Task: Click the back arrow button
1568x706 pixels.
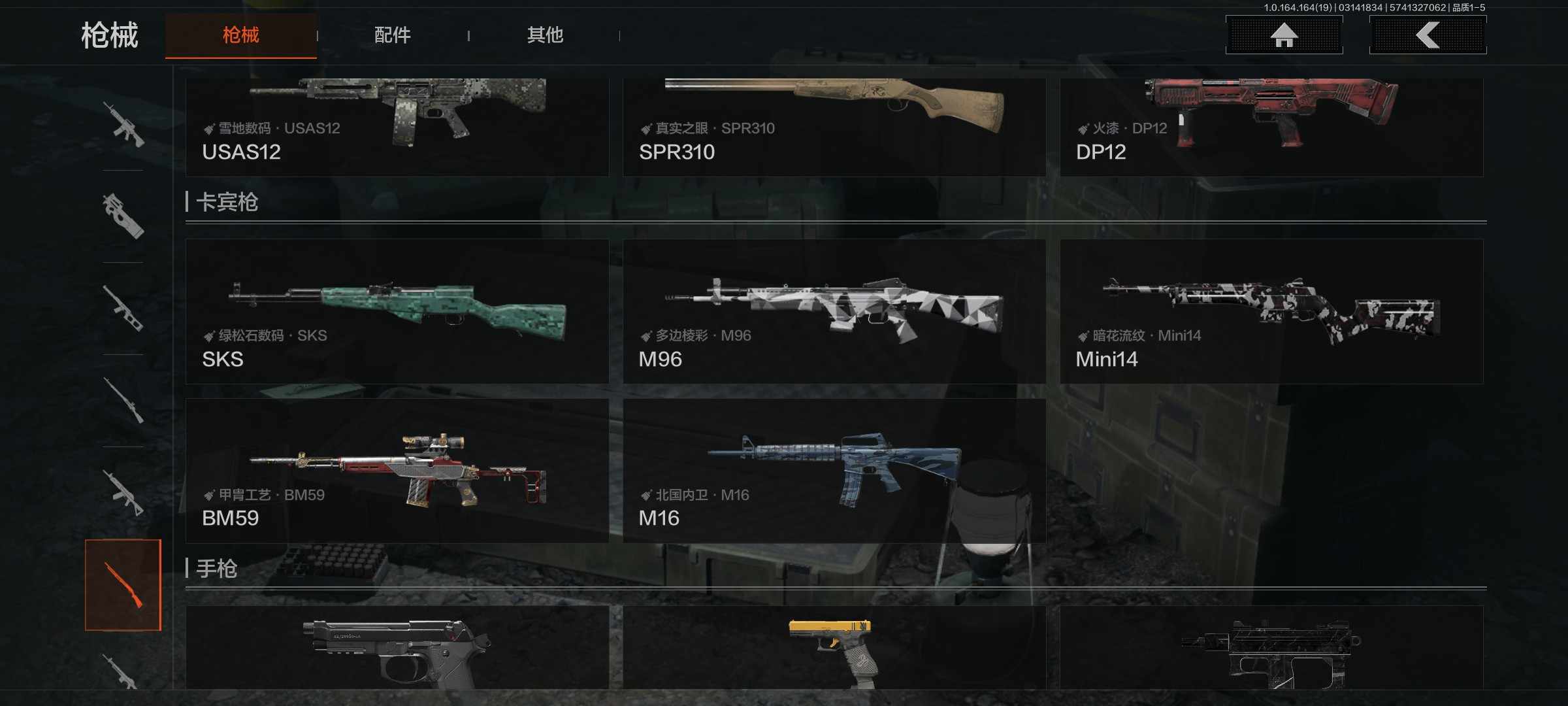Action: 1428,35
